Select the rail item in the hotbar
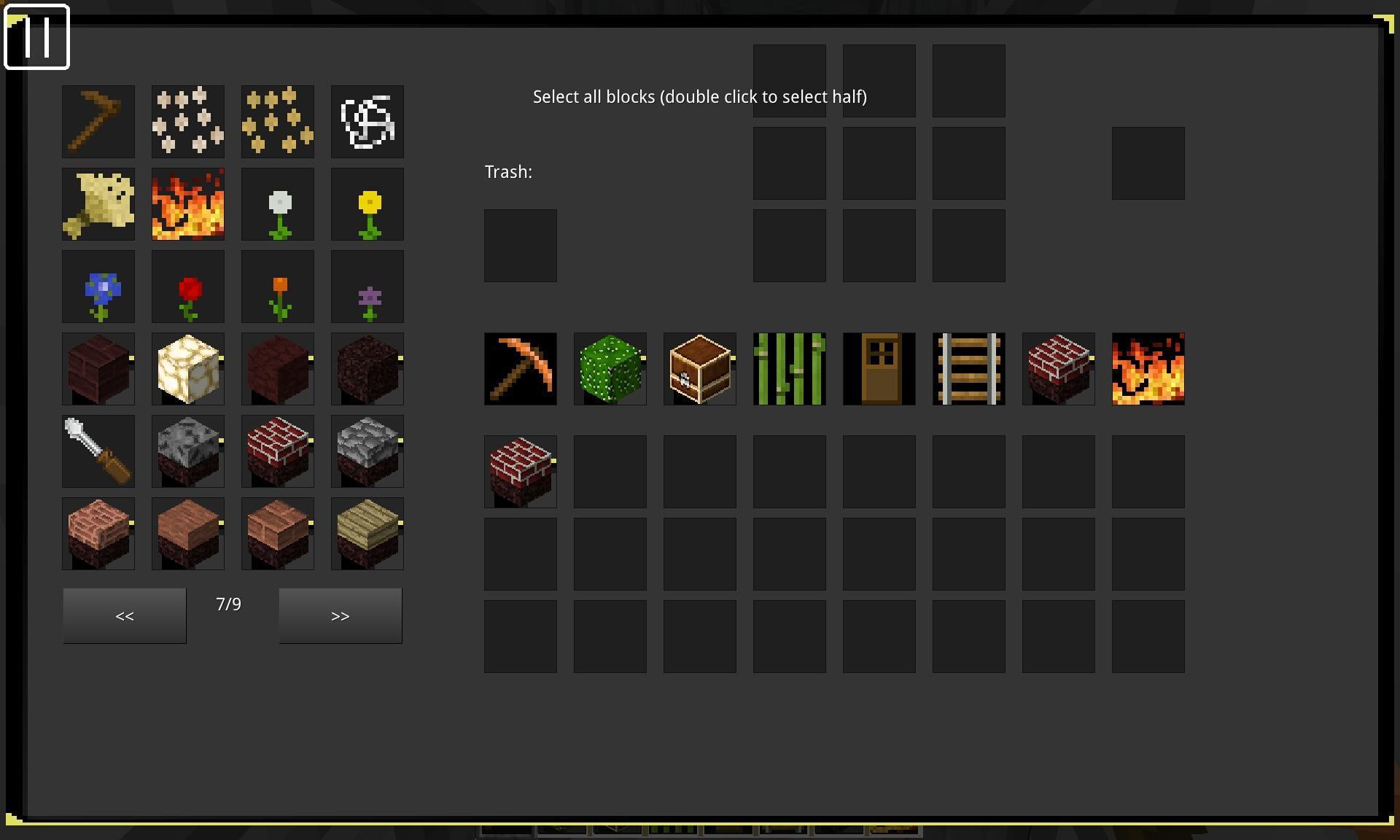The image size is (1400, 840). (968, 369)
